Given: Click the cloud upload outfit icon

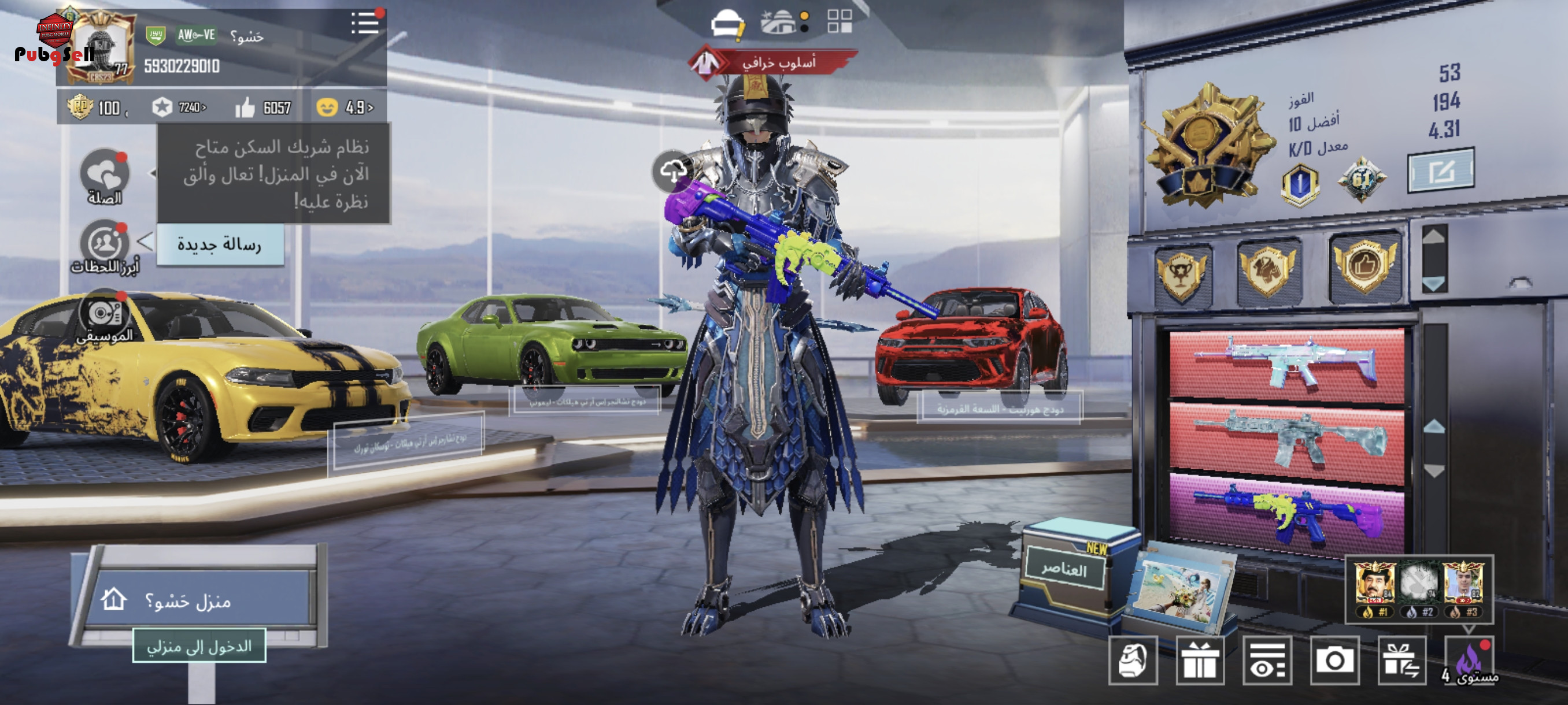Looking at the screenshot, I should pyautogui.click(x=672, y=171).
